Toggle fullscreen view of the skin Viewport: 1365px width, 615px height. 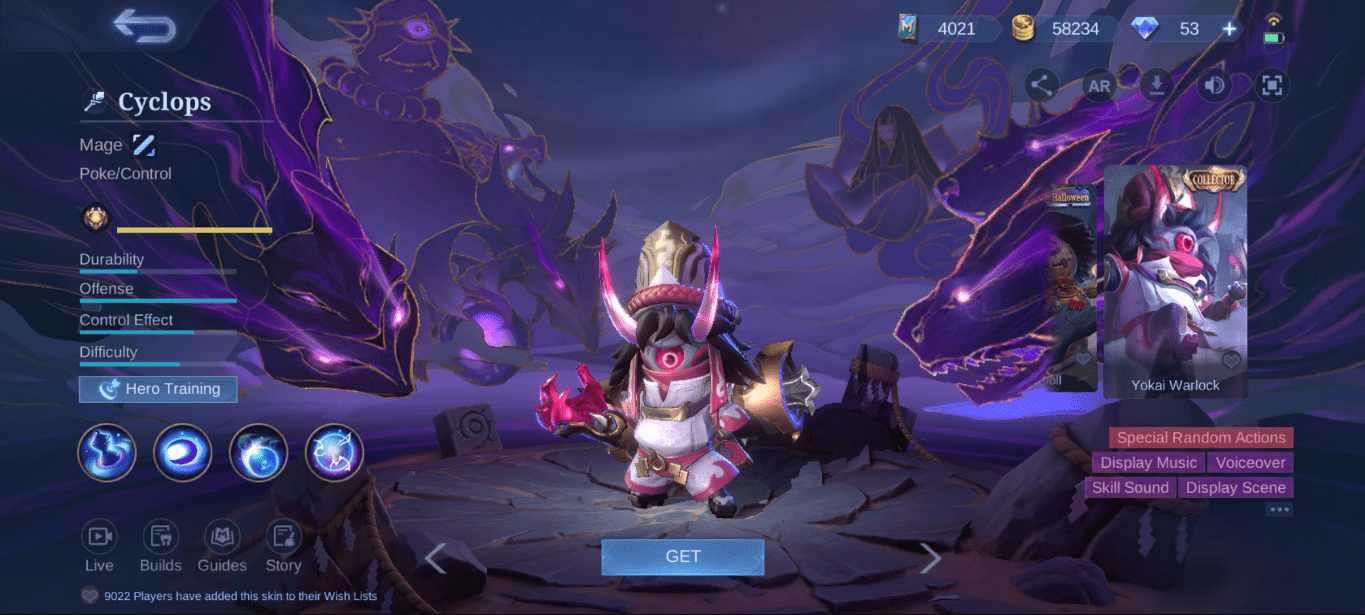(x=1271, y=86)
